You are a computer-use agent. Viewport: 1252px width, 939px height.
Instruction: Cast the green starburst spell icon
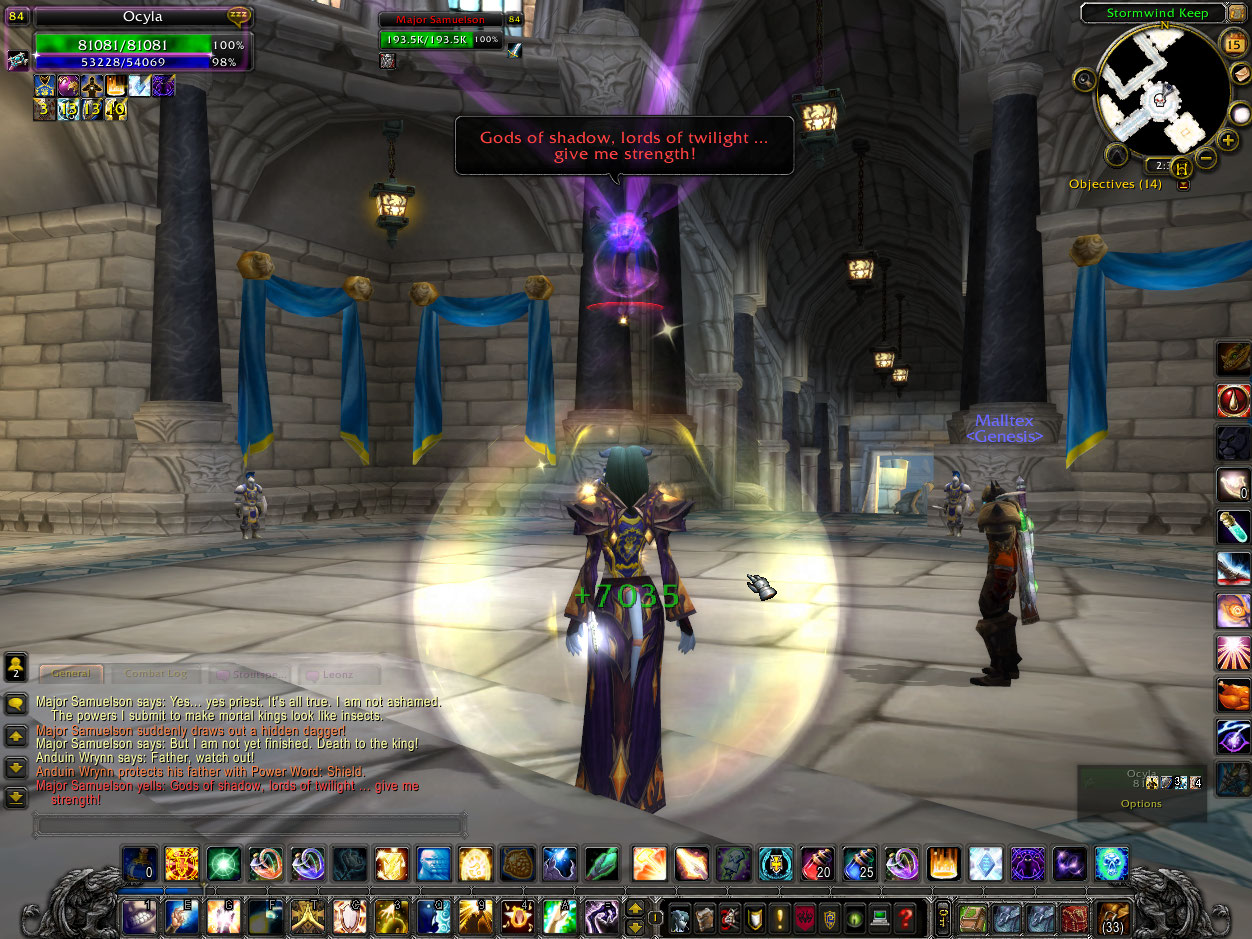(224, 863)
